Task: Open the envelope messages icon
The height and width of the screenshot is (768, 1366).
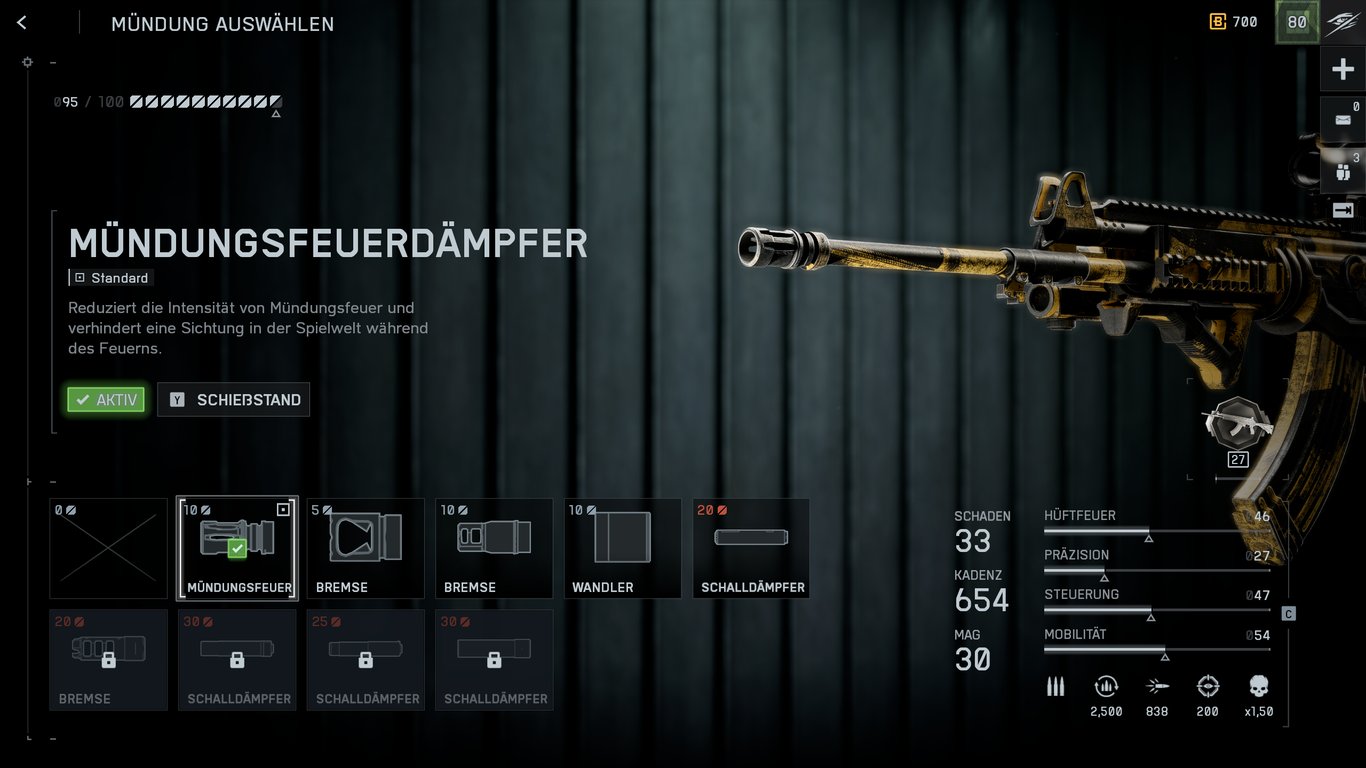Action: point(1343,120)
